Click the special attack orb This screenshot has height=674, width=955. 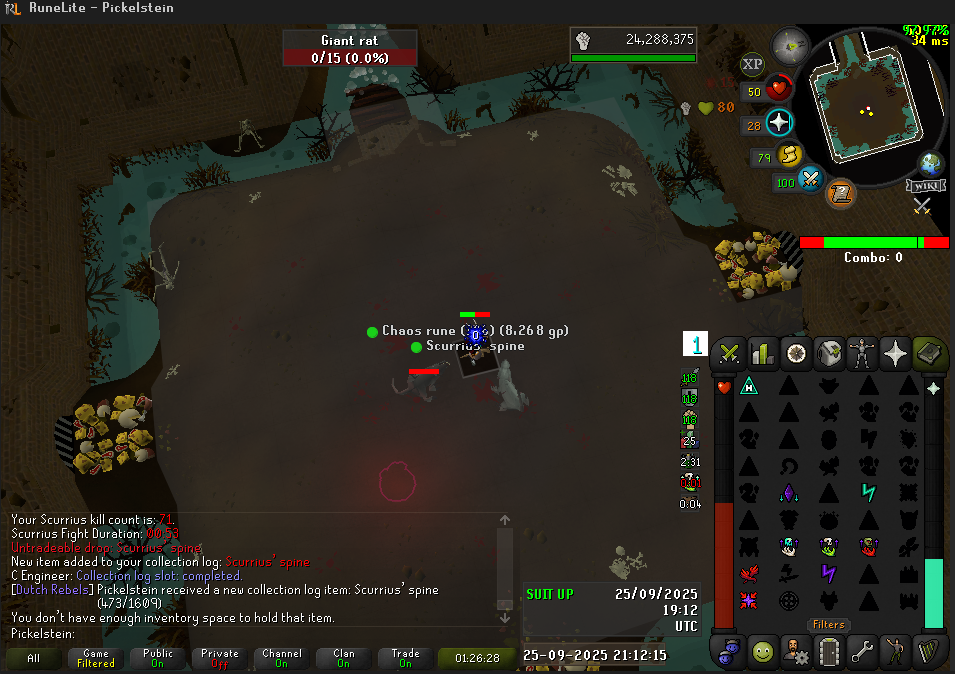tap(811, 181)
